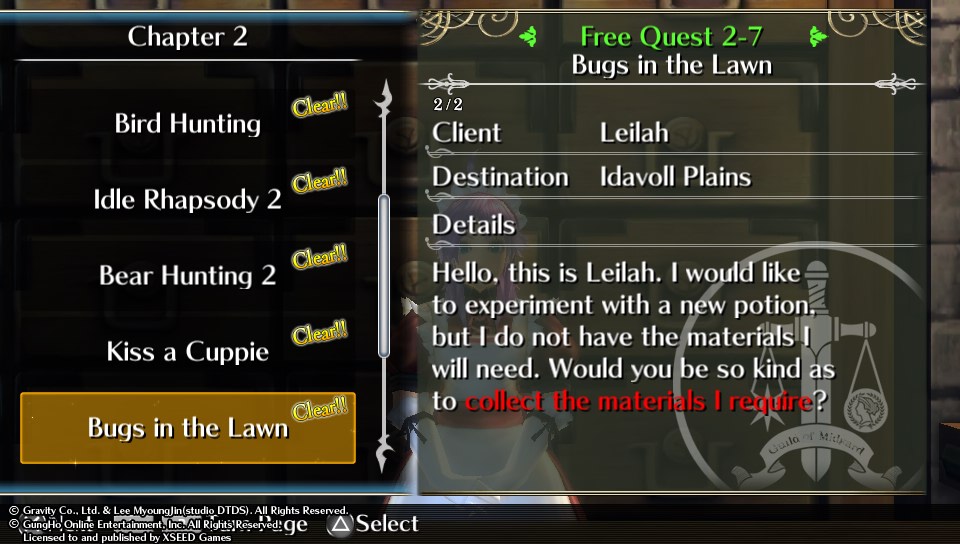Choose the highlighted Bugs in the Lawn quest
The image size is (960, 544).
[188, 428]
